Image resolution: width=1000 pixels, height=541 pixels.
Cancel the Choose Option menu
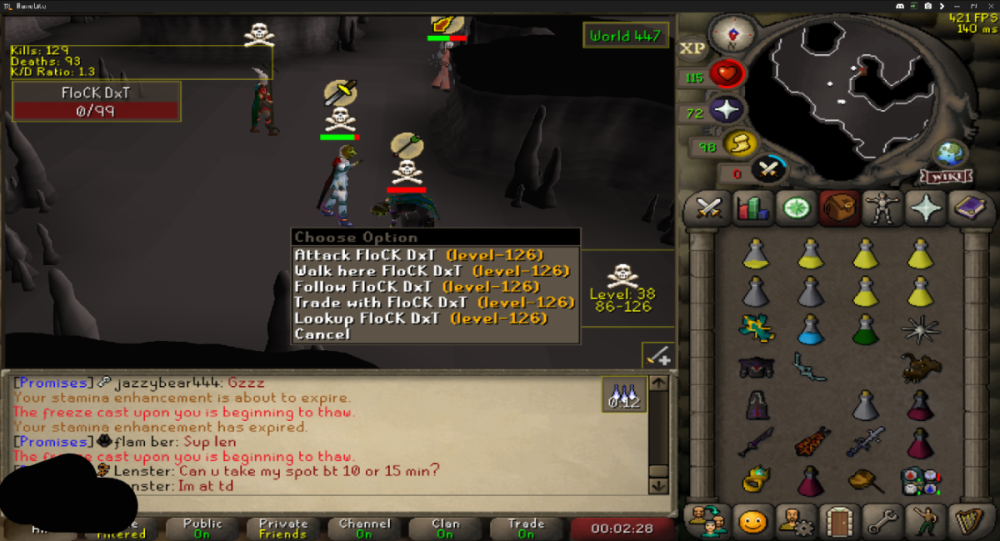pos(322,334)
